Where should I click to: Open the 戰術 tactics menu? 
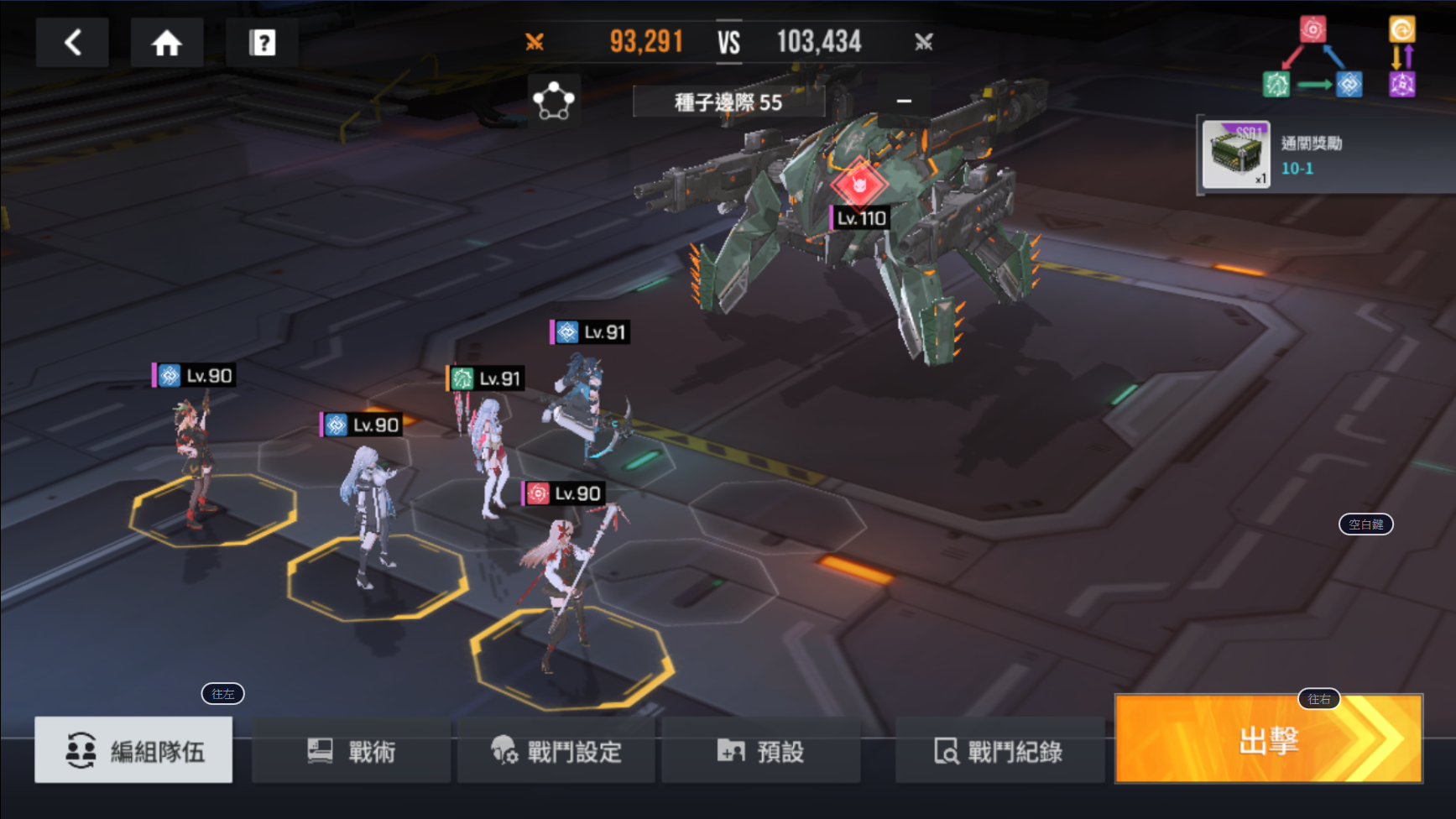[351, 750]
